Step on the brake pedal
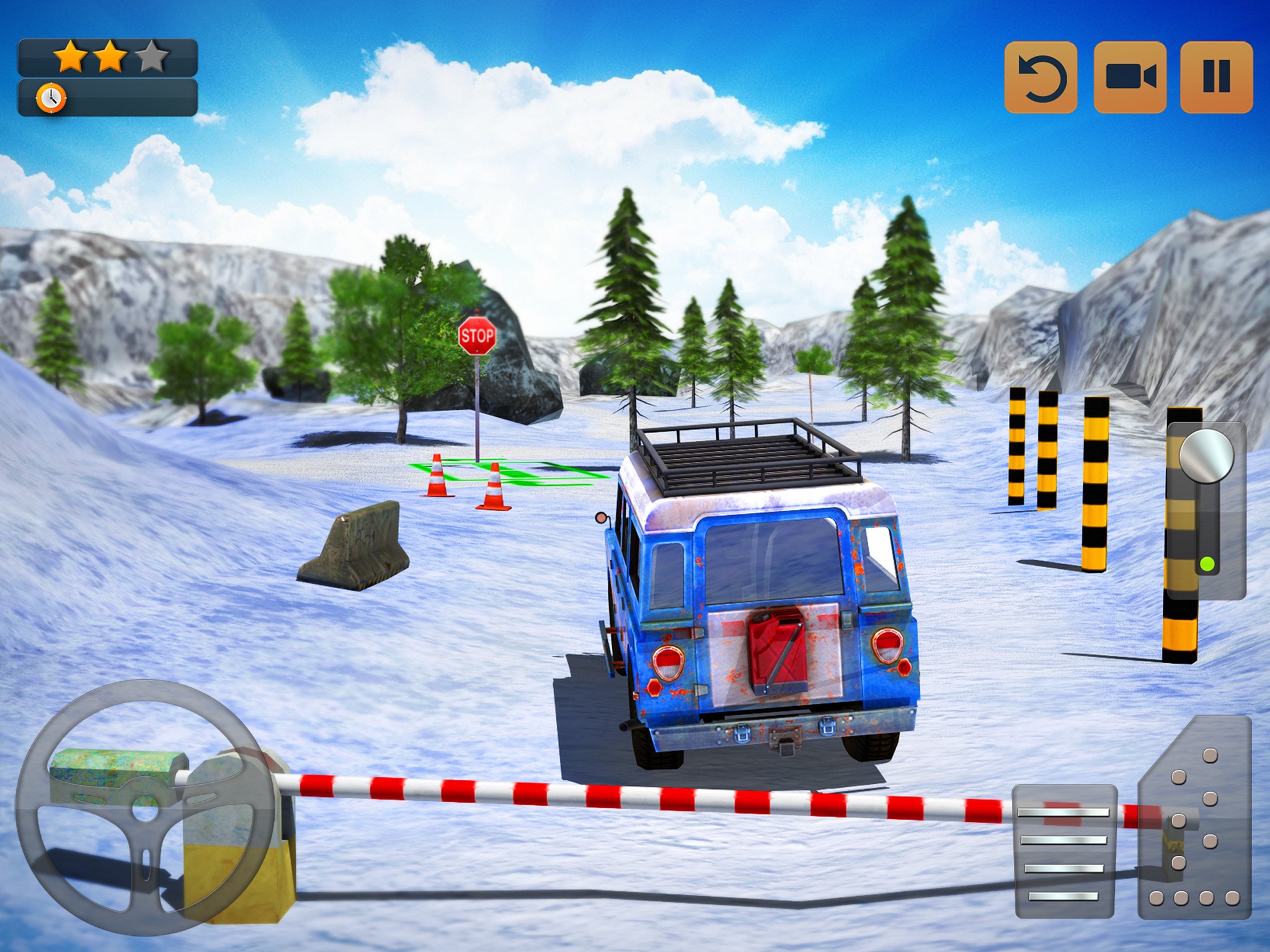The image size is (1270, 952). point(1065,850)
